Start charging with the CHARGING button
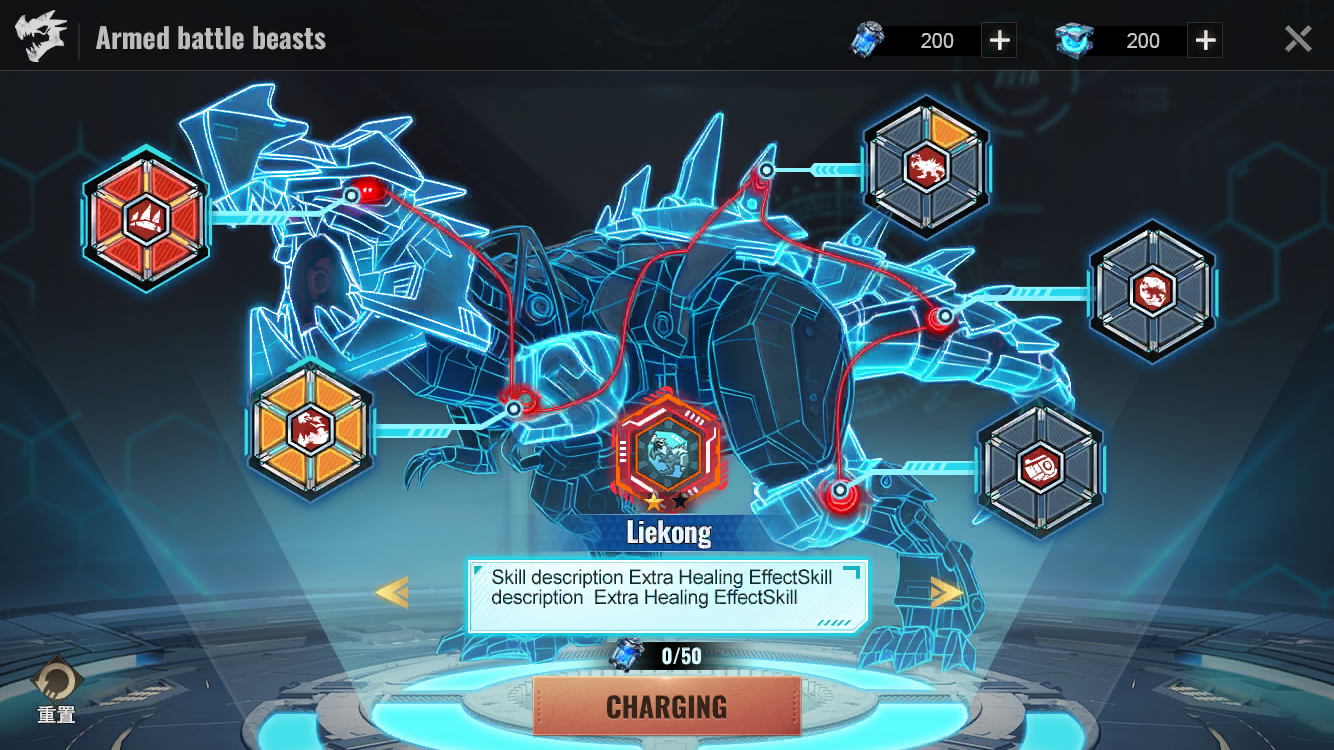Screen dimensions: 1334x750 [x=667, y=706]
